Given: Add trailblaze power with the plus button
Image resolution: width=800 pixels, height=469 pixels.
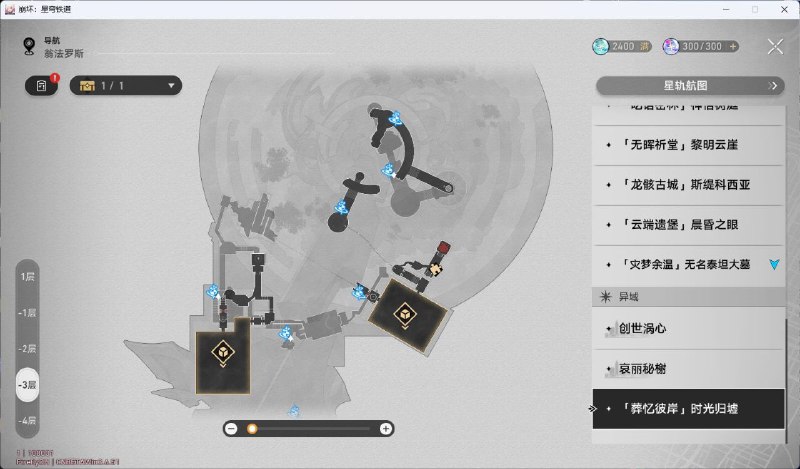Looking at the screenshot, I should click(x=733, y=46).
